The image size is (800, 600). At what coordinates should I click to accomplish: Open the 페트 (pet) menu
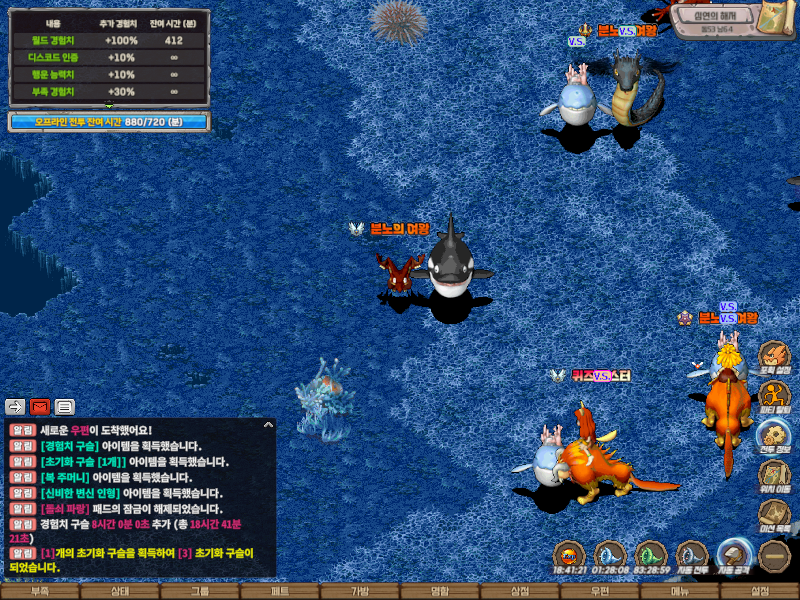[280, 591]
